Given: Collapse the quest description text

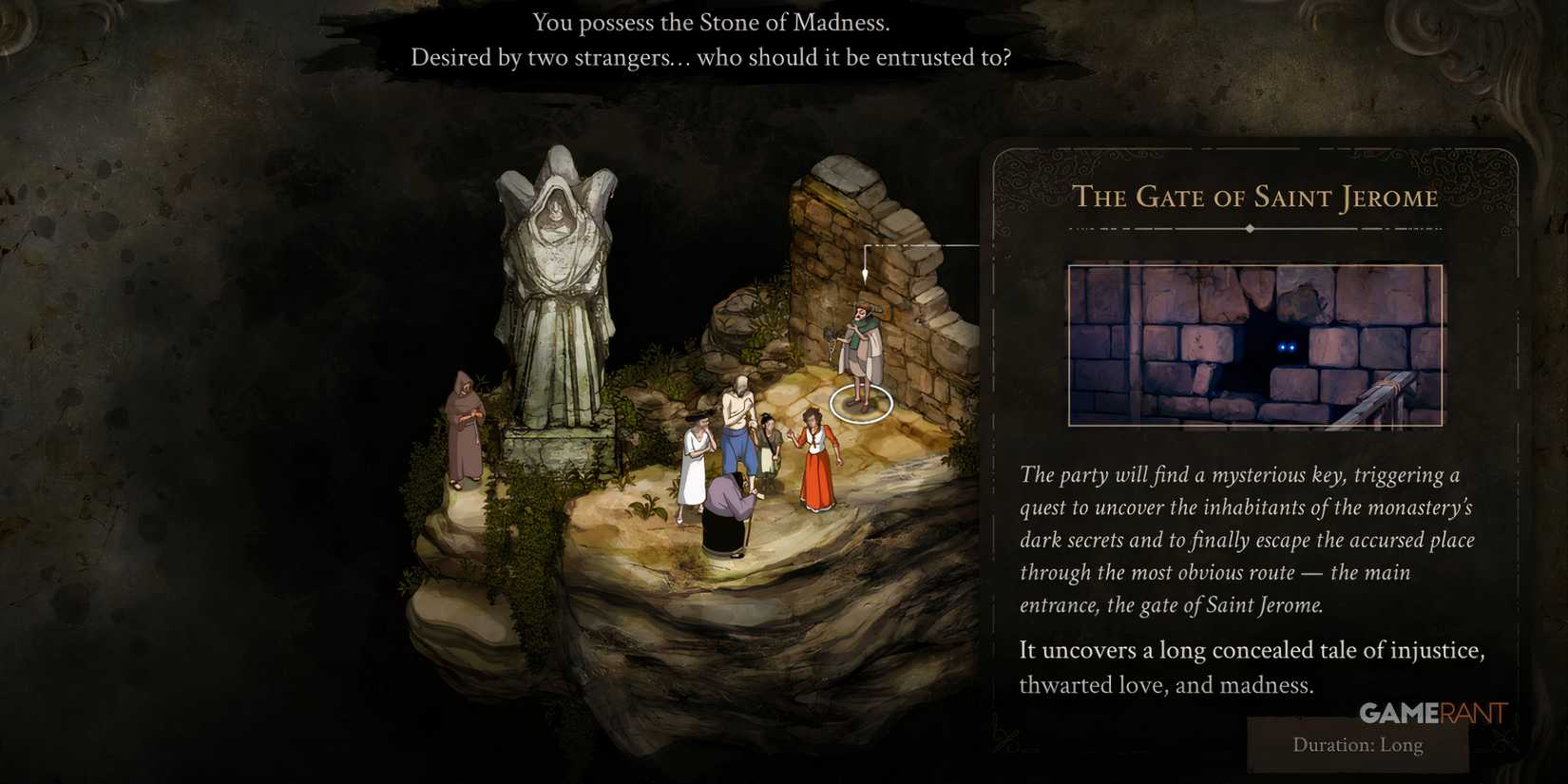Looking at the screenshot, I should [1247, 540].
